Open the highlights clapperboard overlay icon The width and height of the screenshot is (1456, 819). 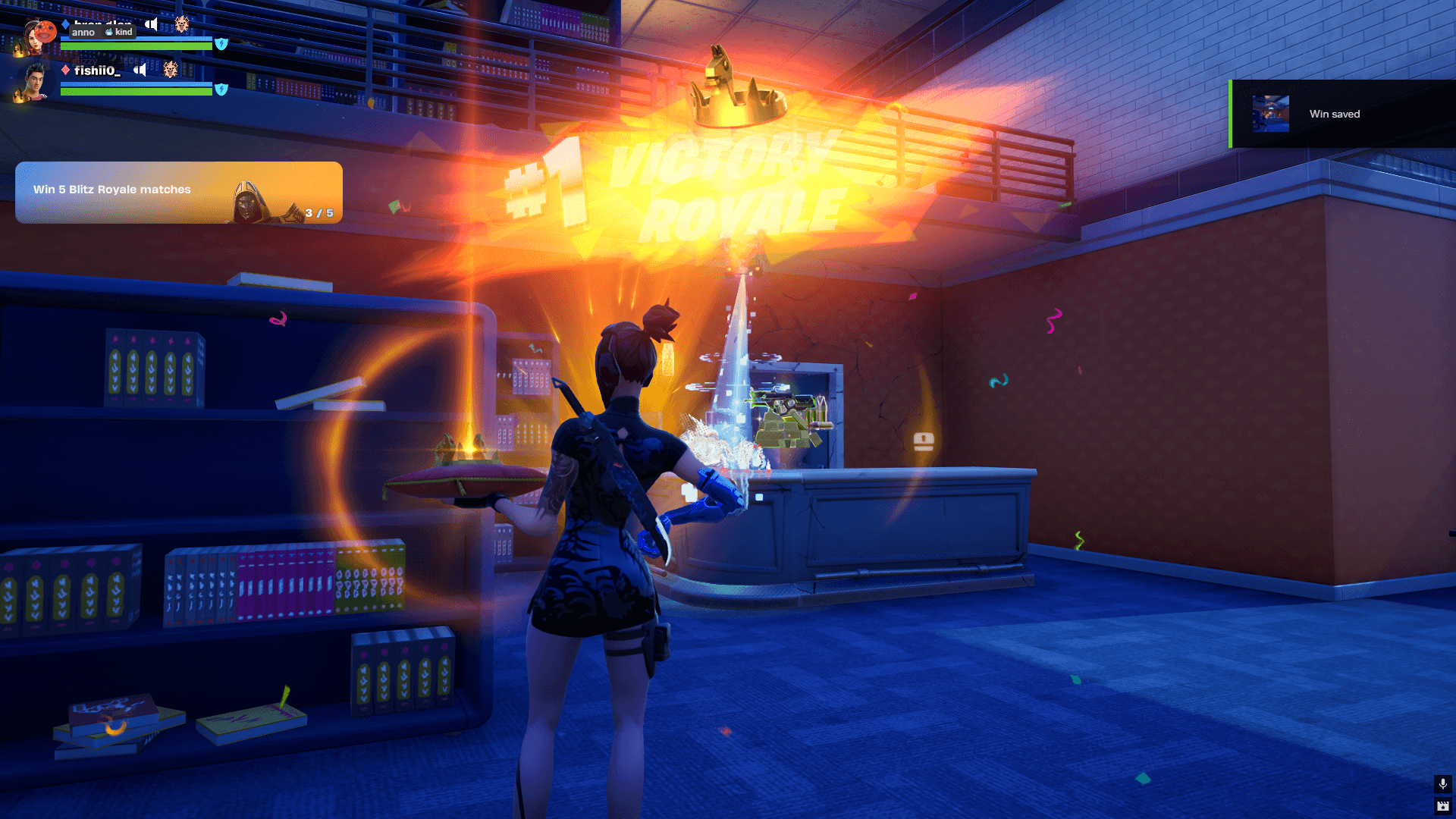coord(1442,806)
